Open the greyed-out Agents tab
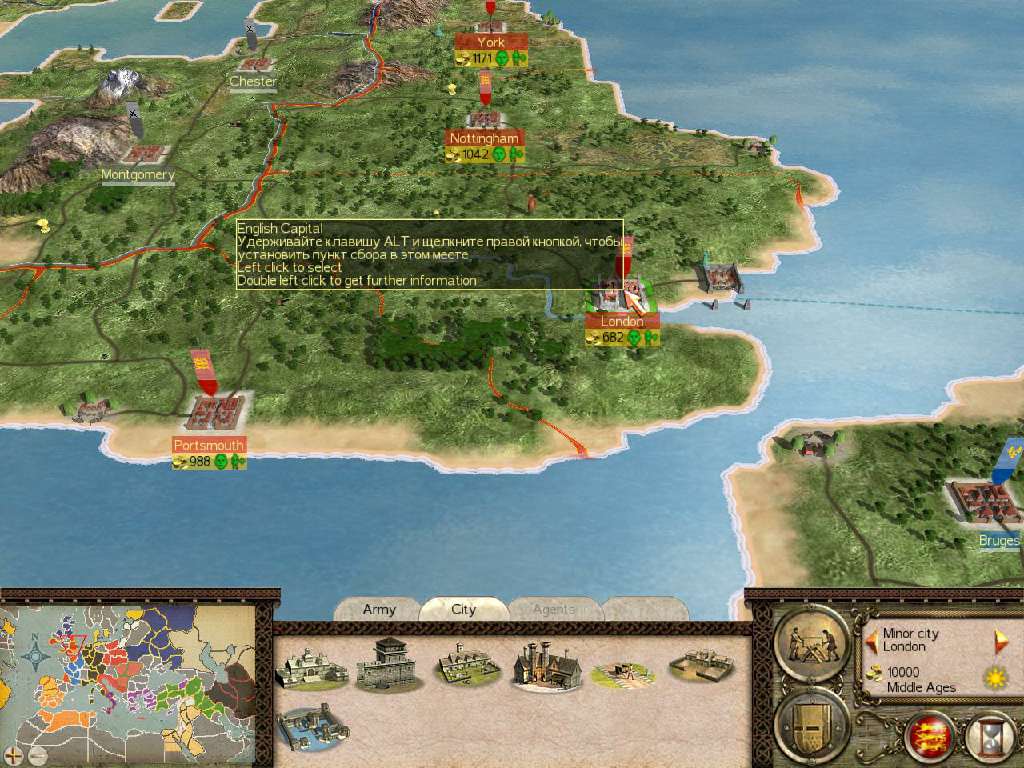1024x768 pixels. click(x=553, y=609)
